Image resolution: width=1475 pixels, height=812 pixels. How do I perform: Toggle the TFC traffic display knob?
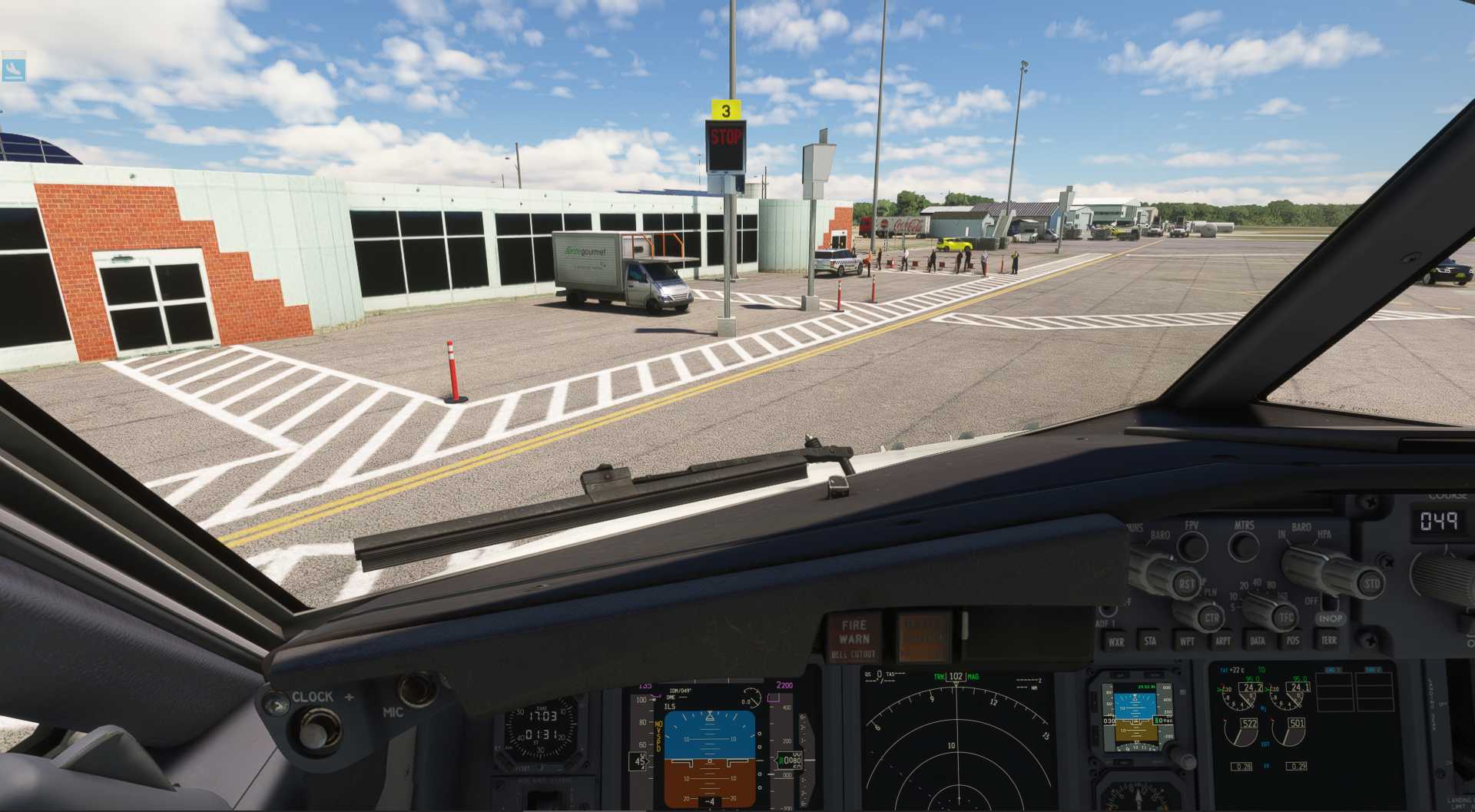pyautogui.click(x=1284, y=617)
